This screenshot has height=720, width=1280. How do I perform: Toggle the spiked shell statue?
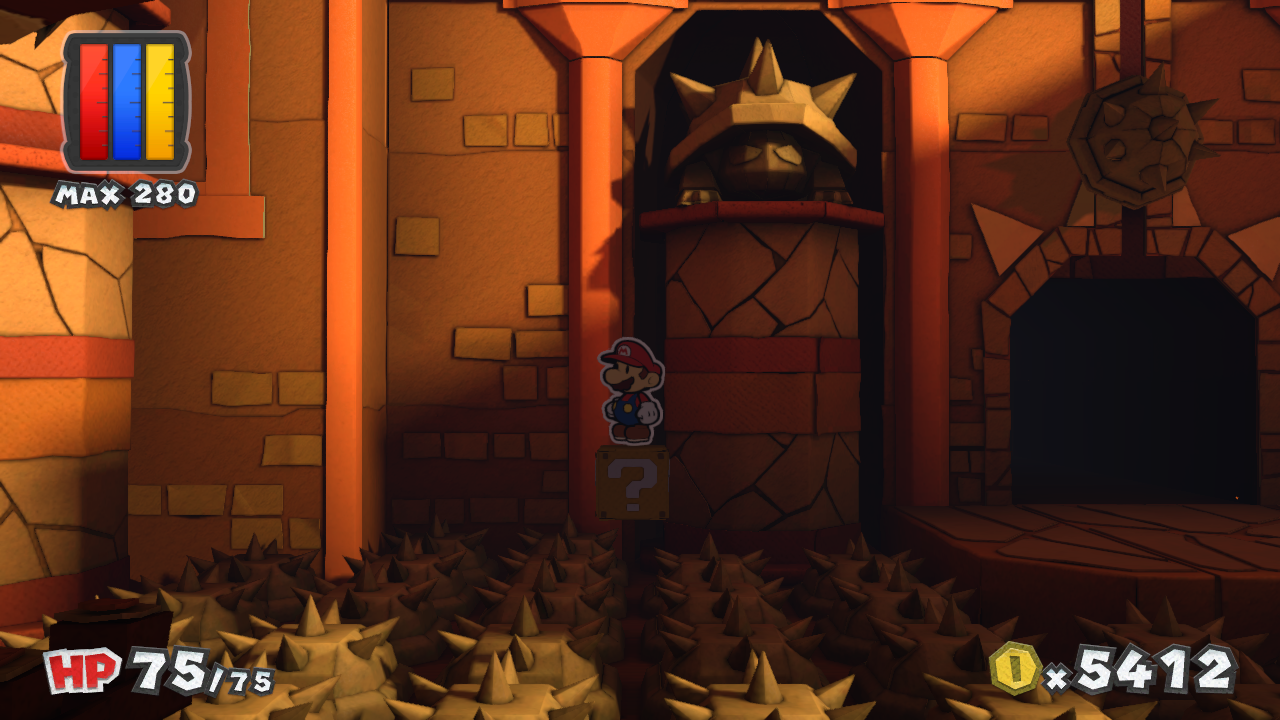click(x=765, y=120)
